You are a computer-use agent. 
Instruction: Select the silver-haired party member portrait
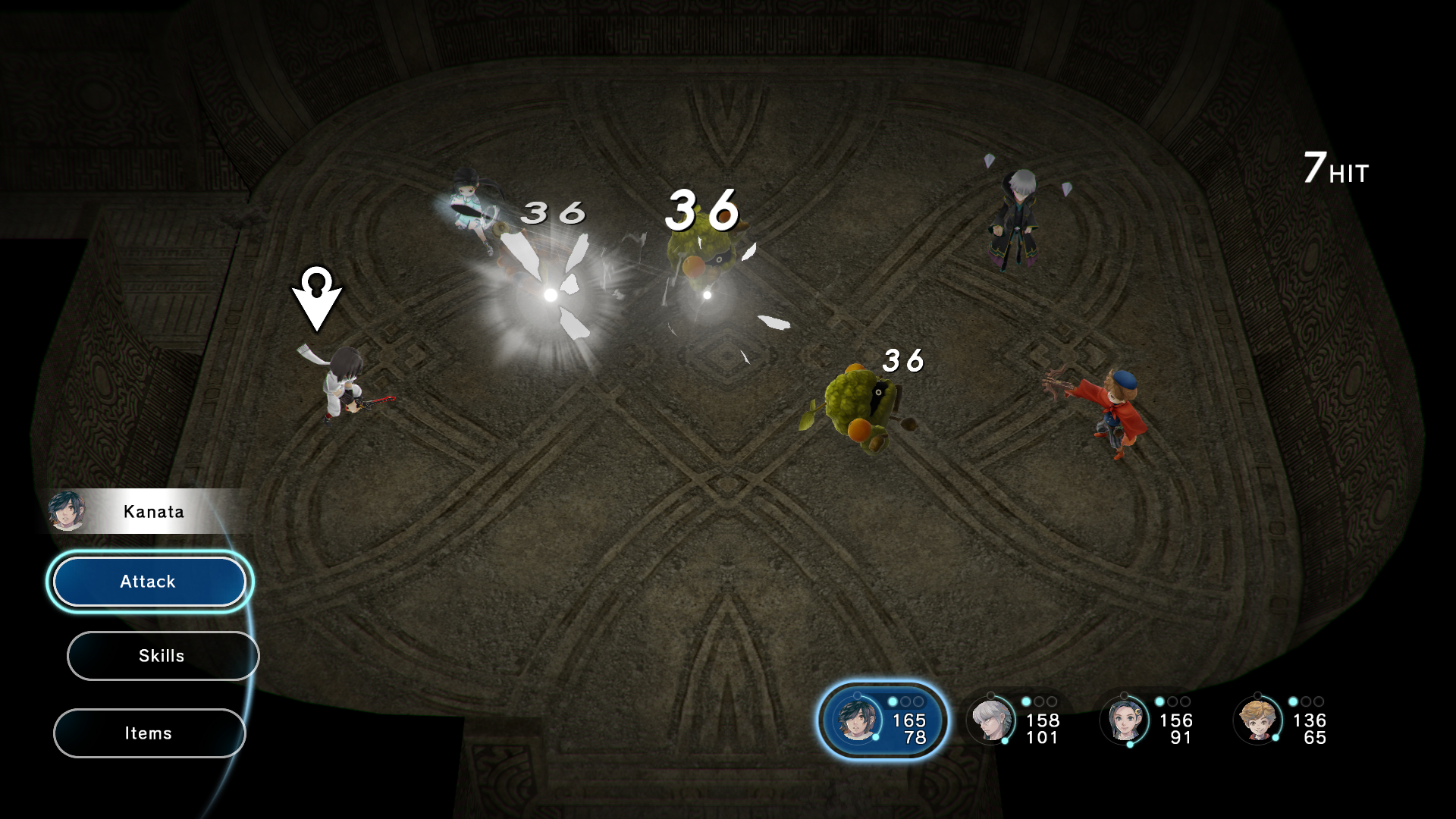tap(990, 720)
